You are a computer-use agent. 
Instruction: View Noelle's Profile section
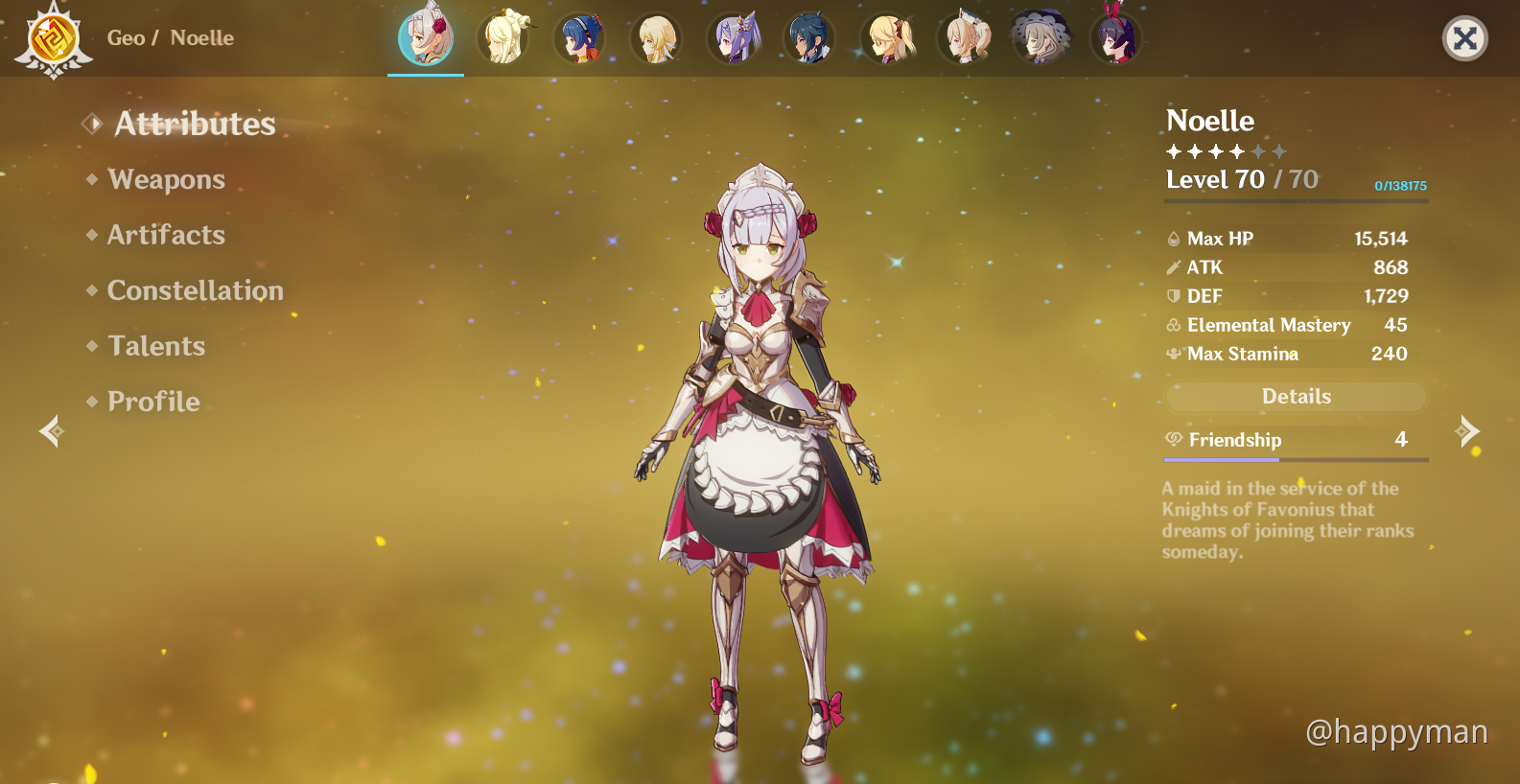(152, 402)
